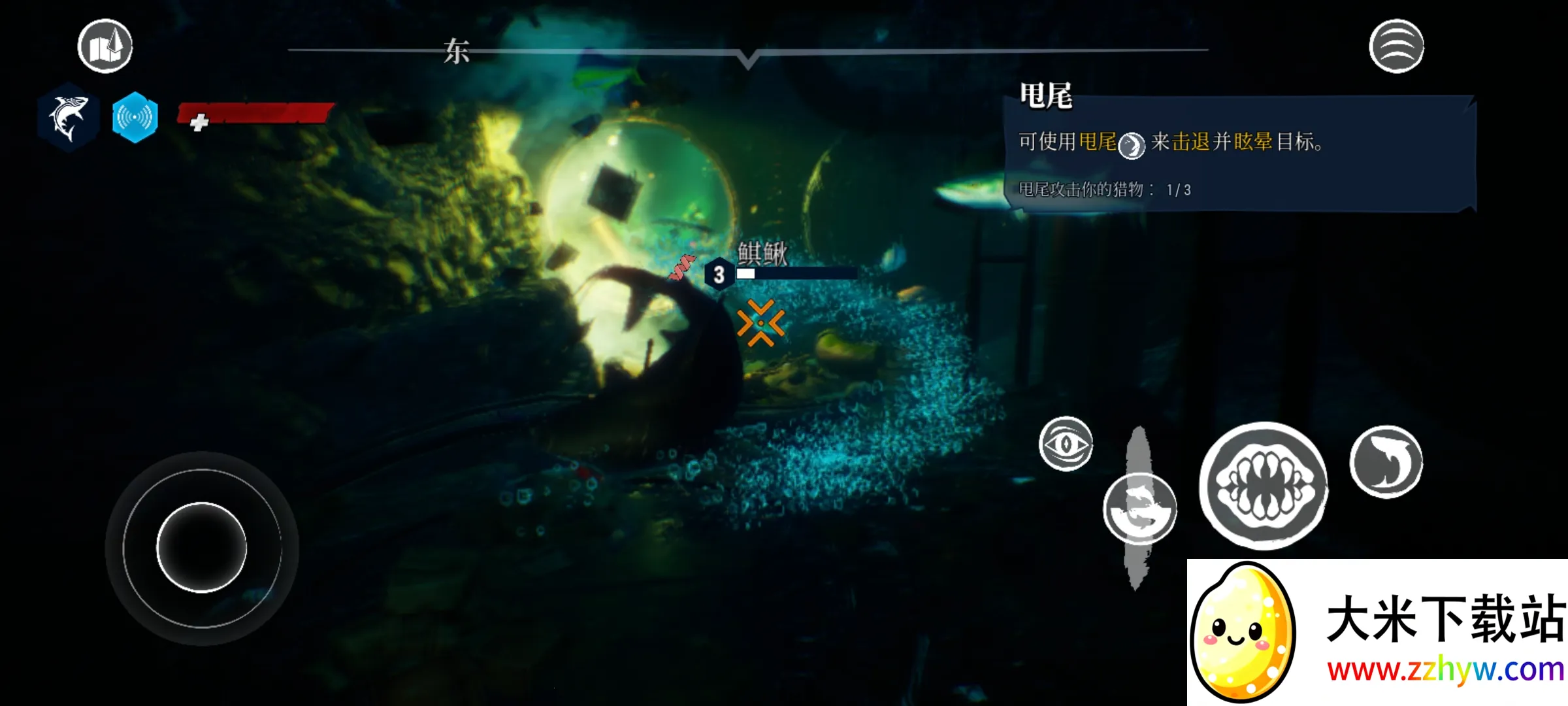This screenshot has height=706, width=1568.
Task: Use the tail whip attack button
Action: (x=1386, y=462)
